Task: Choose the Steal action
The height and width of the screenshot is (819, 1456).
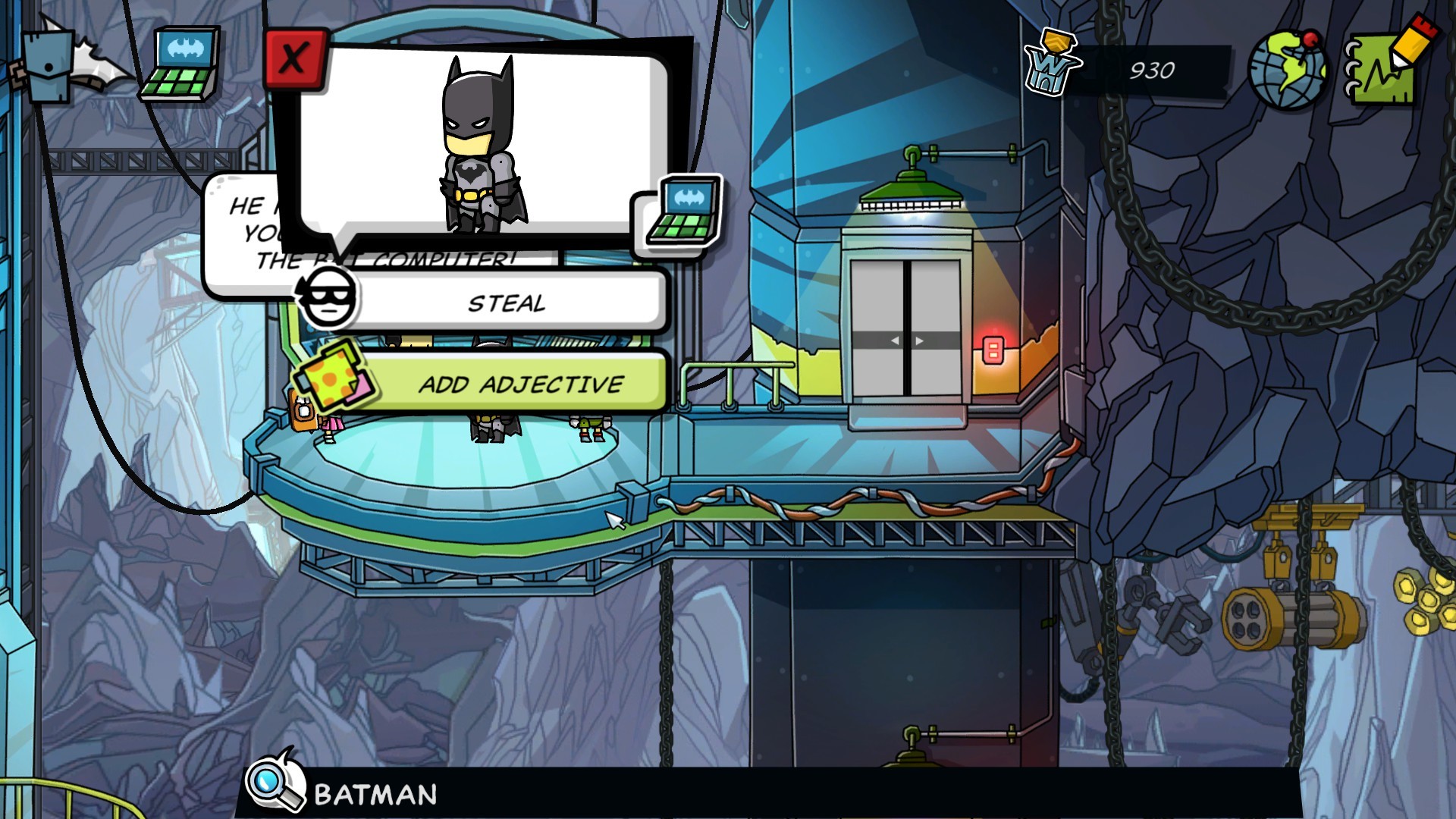Action: point(506,303)
